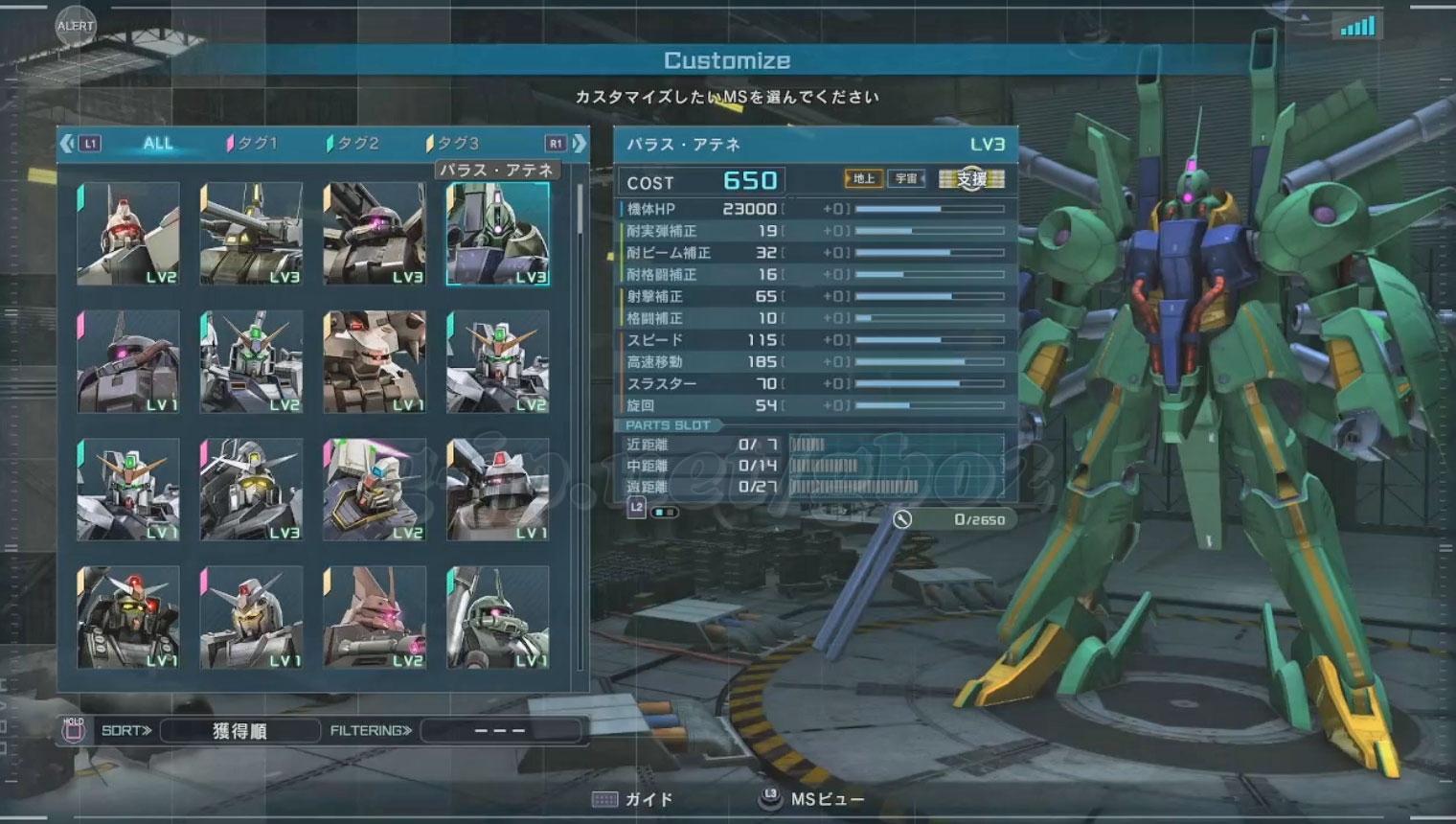
Task: Switch to the タグ2 tab
Action: pos(353,144)
